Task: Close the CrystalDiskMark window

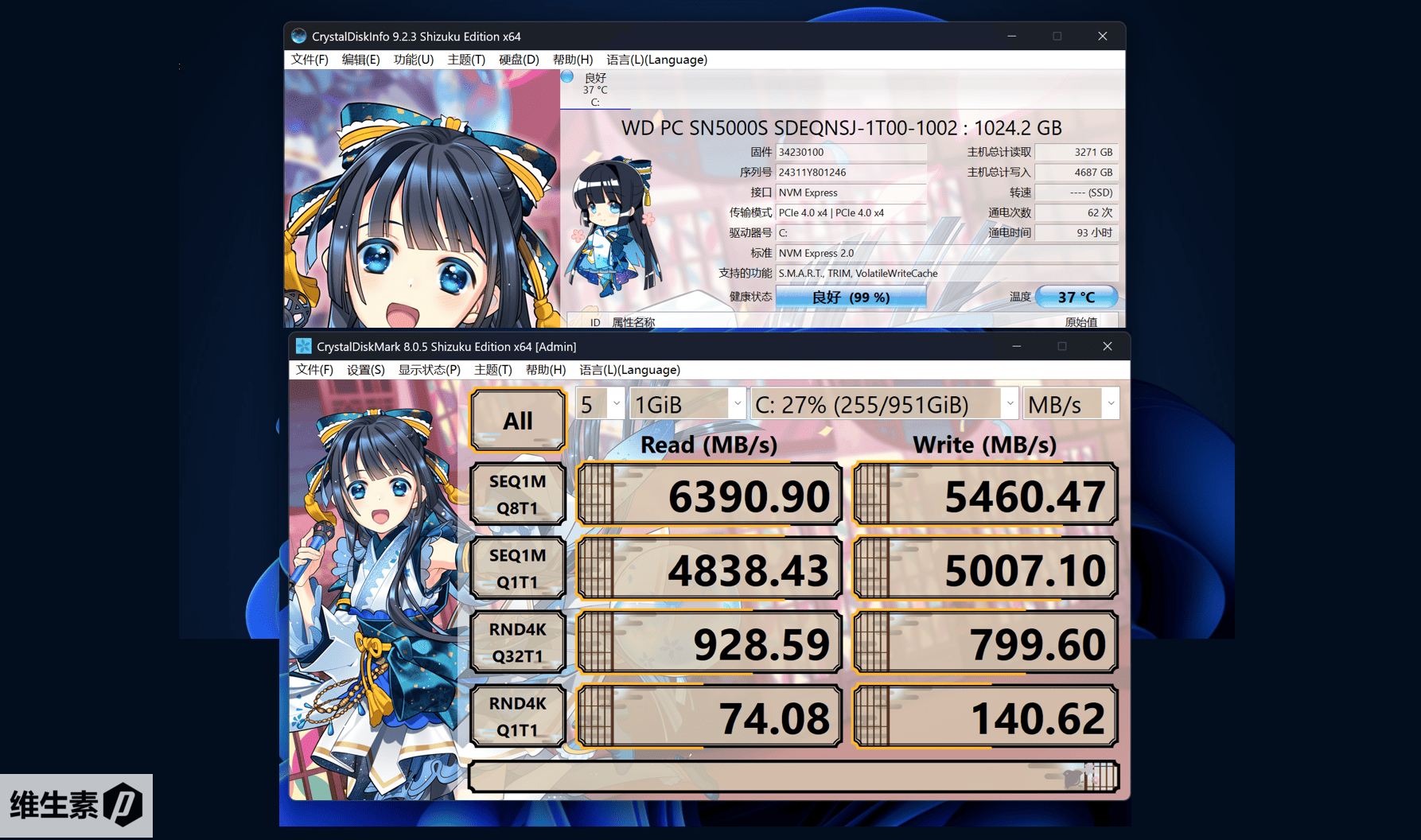Action: 1107,346
